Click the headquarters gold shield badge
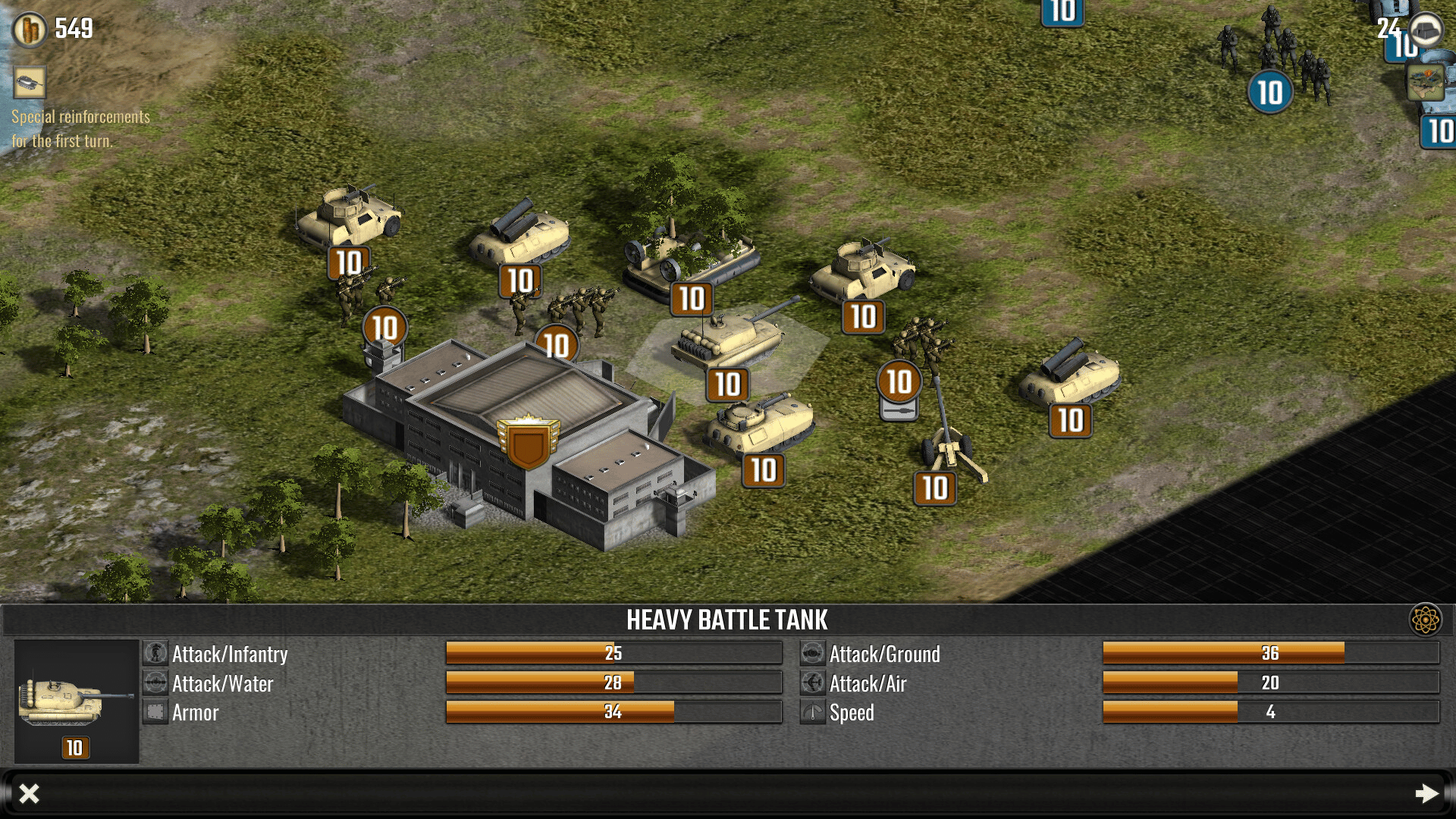 (x=529, y=443)
